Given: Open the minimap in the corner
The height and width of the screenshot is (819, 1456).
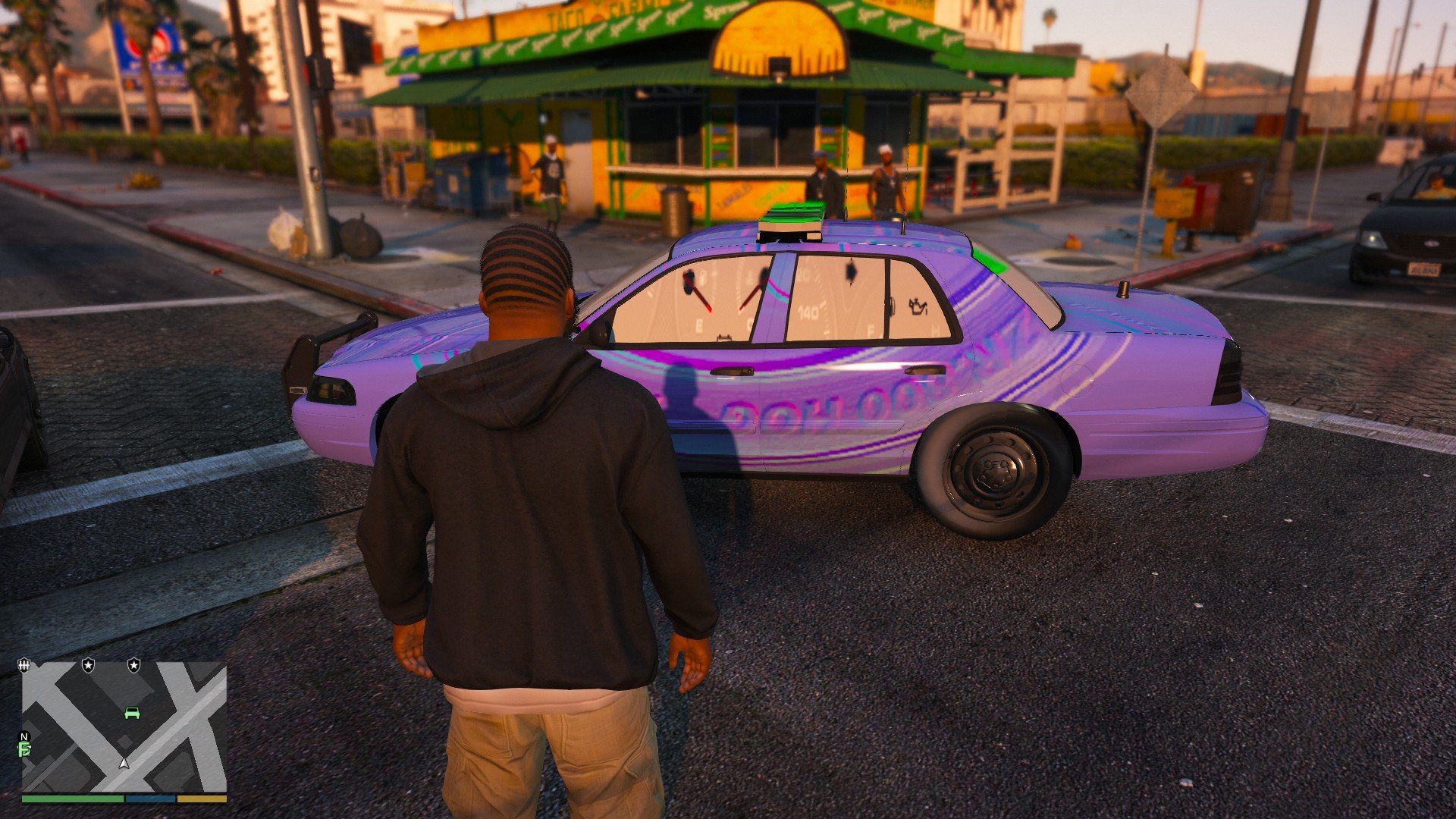Looking at the screenshot, I should coord(124,726).
